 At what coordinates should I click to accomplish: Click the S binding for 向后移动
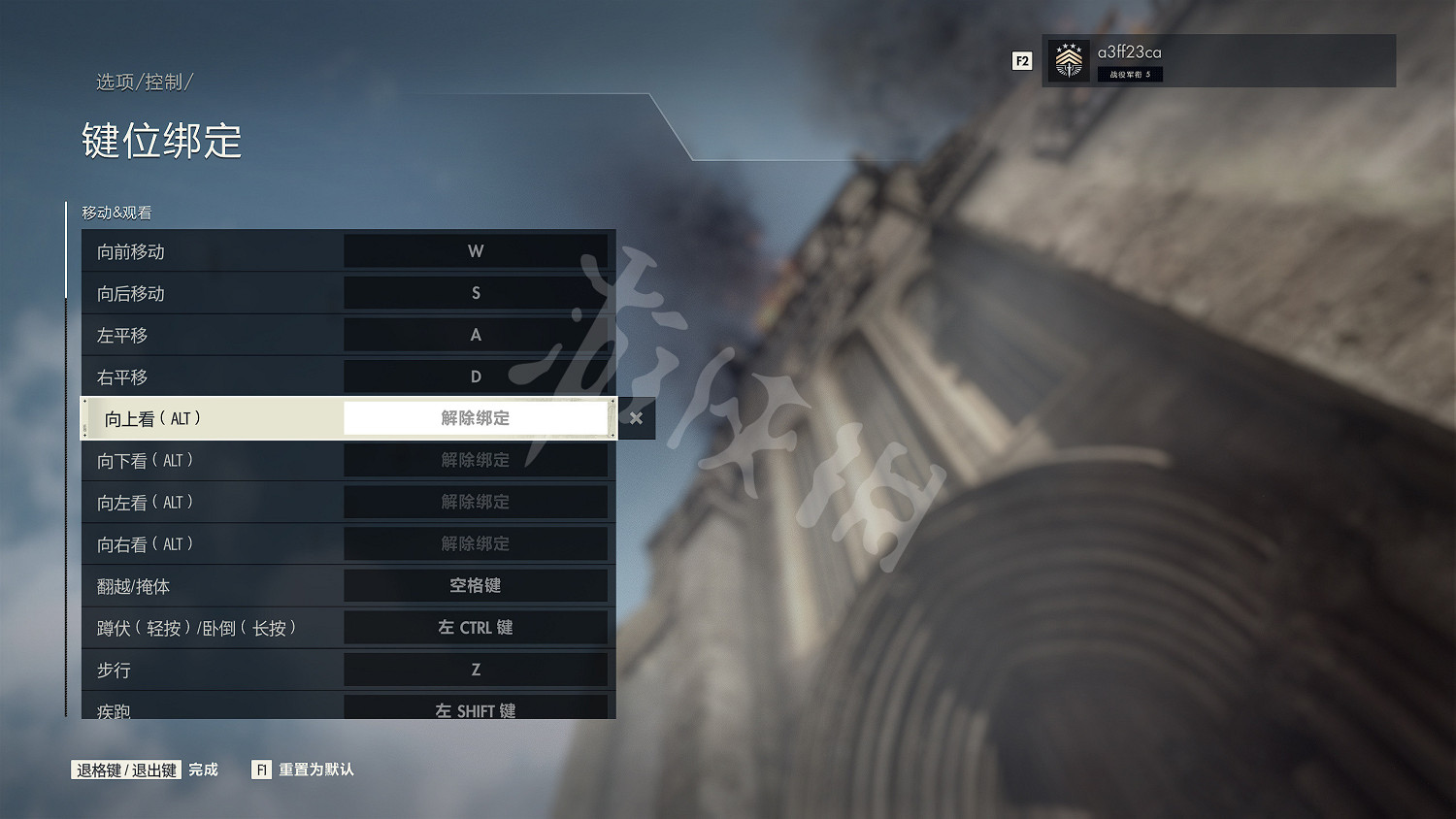coord(476,292)
